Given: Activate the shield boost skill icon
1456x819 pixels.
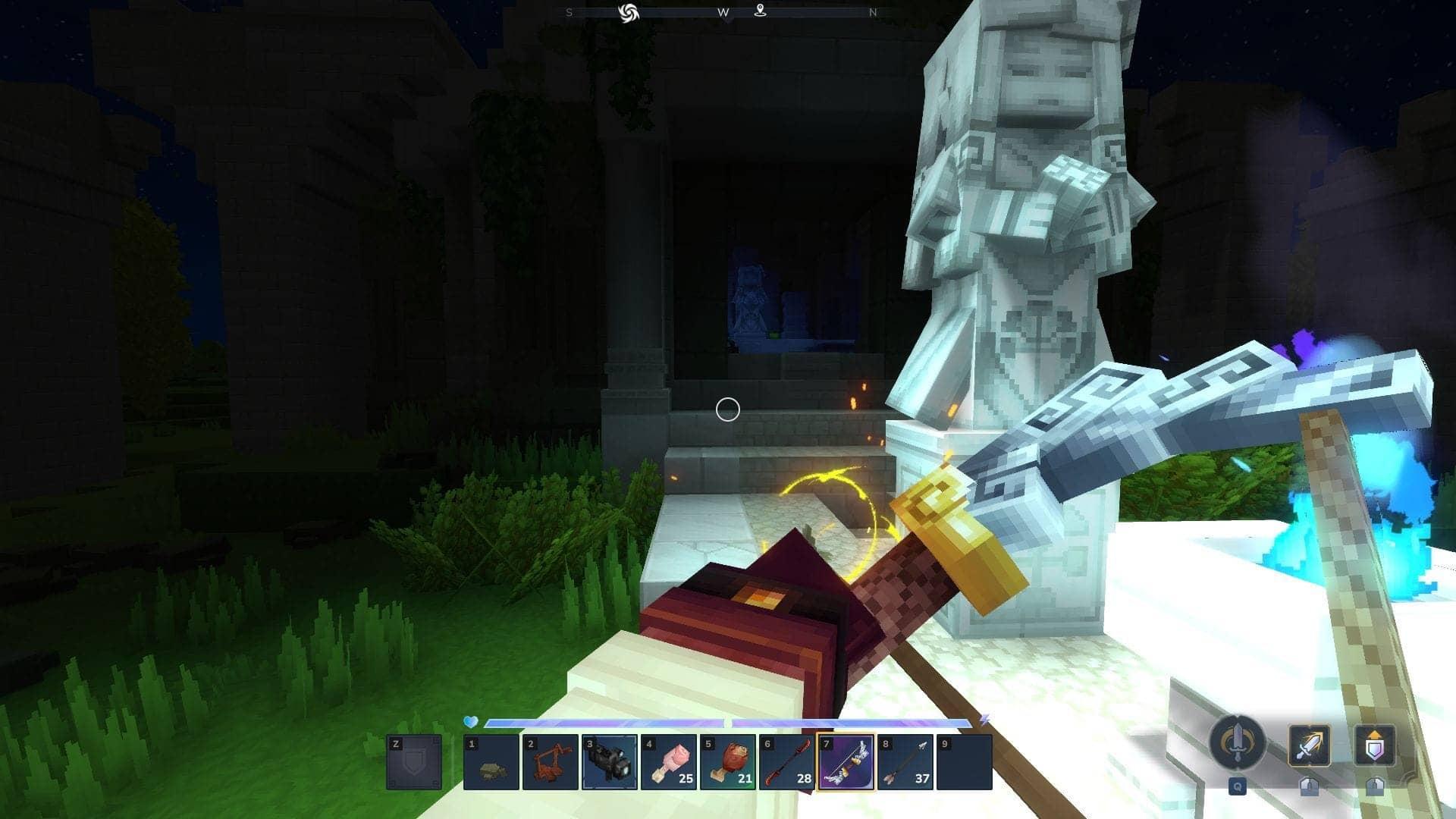Looking at the screenshot, I should (x=1376, y=745).
